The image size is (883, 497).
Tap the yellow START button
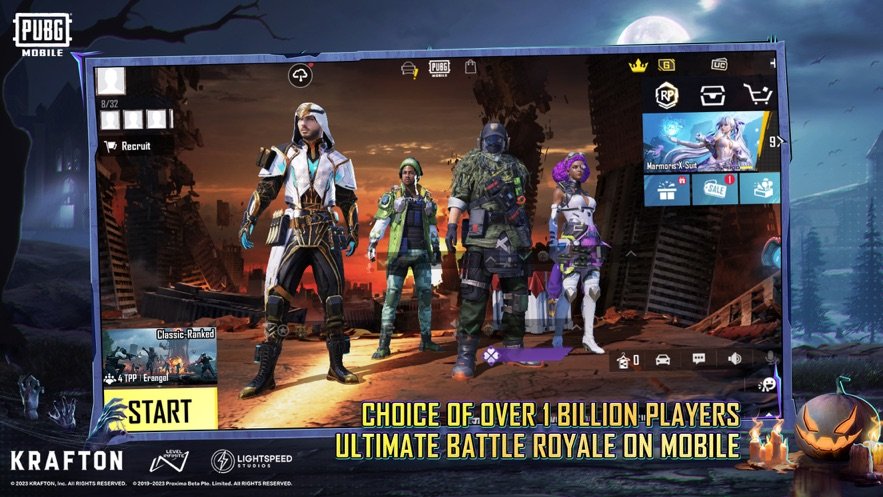[160, 408]
